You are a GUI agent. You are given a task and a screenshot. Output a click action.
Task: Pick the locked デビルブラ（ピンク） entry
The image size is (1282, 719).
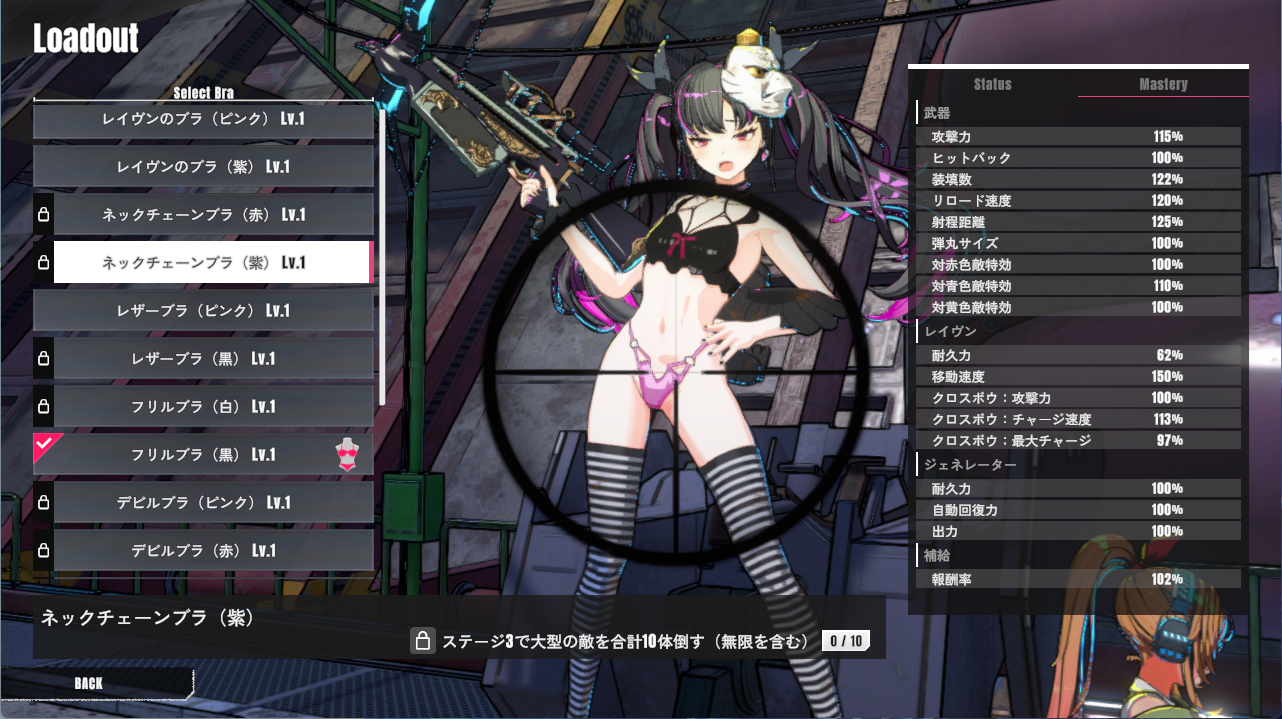point(213,503)
